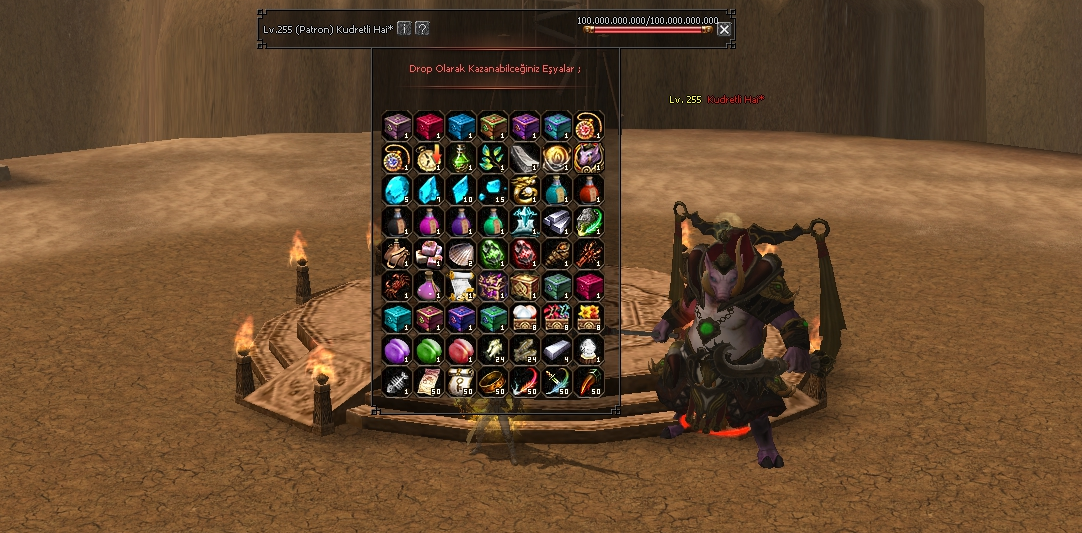
Task: Choose the green macaron item
Action: coord(429,349)
